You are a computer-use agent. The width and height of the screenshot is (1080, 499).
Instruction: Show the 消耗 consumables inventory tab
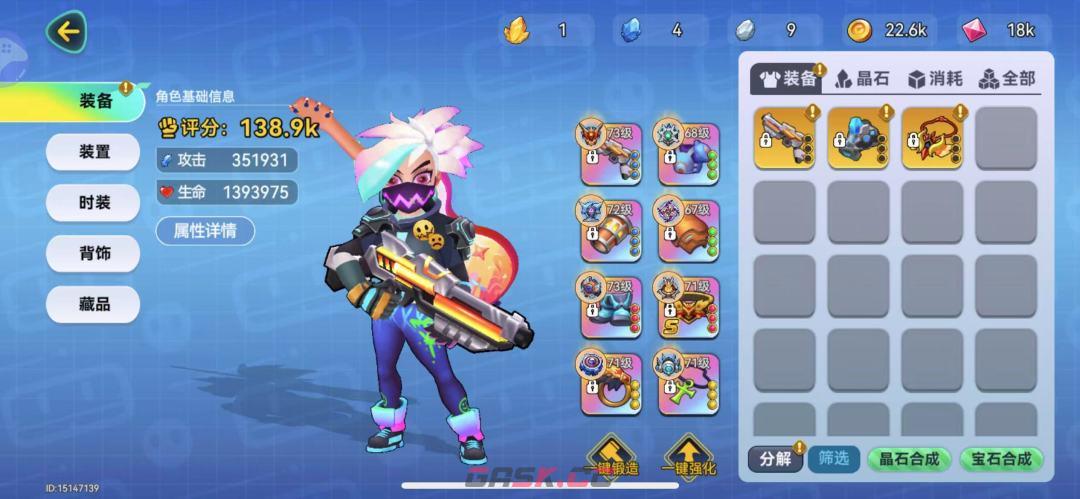tap(935, 78)
